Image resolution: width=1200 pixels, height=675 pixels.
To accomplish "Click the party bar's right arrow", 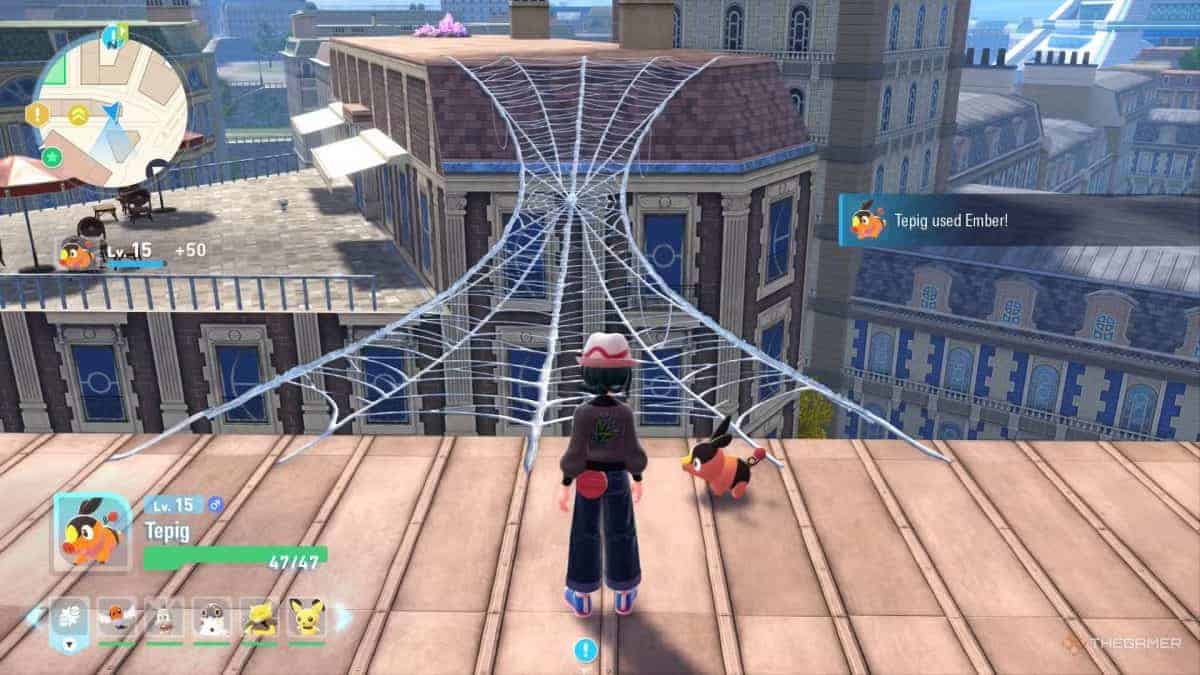I will [x=343, y=617].
